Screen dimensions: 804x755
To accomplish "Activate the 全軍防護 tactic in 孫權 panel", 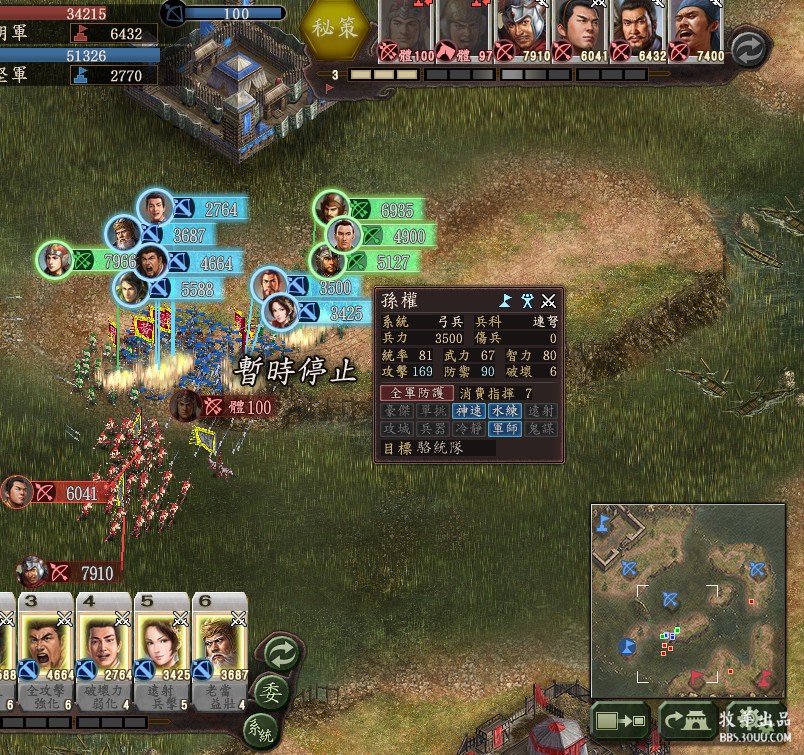I will pyautogui.click(x=417, y=393).
